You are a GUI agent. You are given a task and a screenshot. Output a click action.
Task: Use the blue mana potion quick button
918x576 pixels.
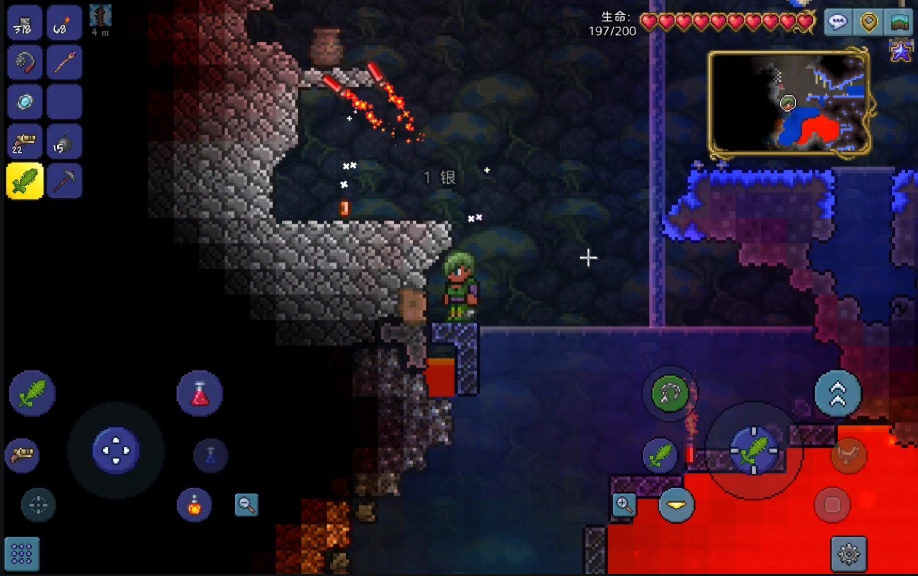tap(211, 456)
